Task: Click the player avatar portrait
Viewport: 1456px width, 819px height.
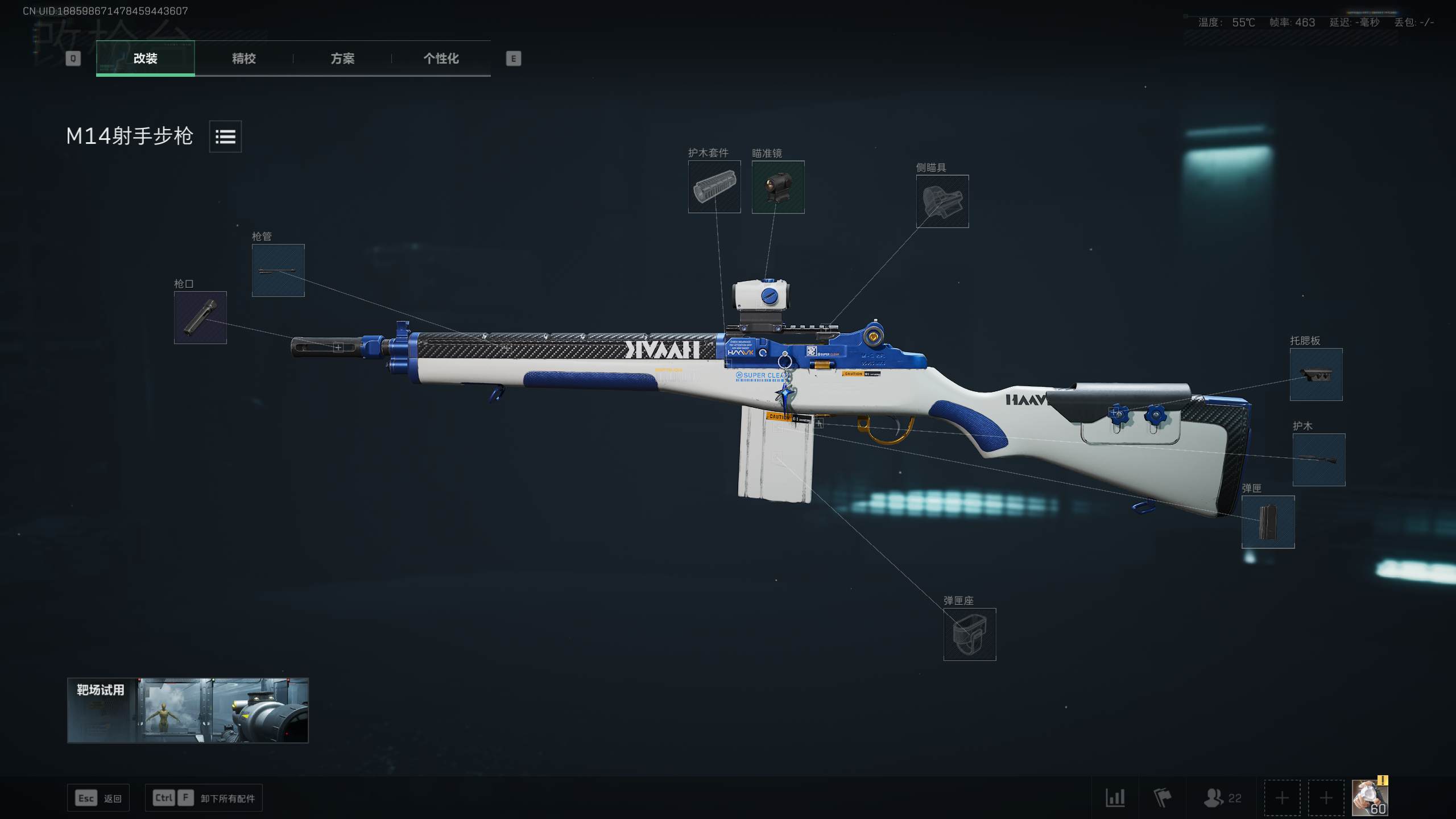Action: click(x=1370, y=797)
